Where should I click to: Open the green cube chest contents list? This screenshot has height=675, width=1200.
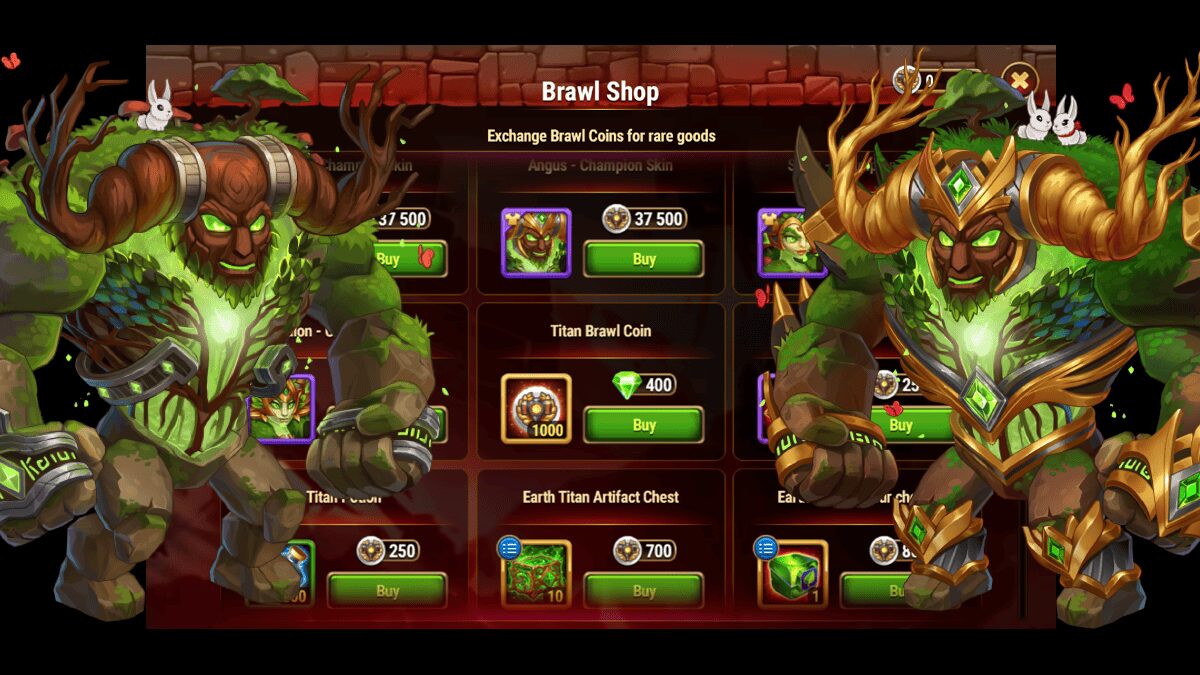tap(765, 547)
